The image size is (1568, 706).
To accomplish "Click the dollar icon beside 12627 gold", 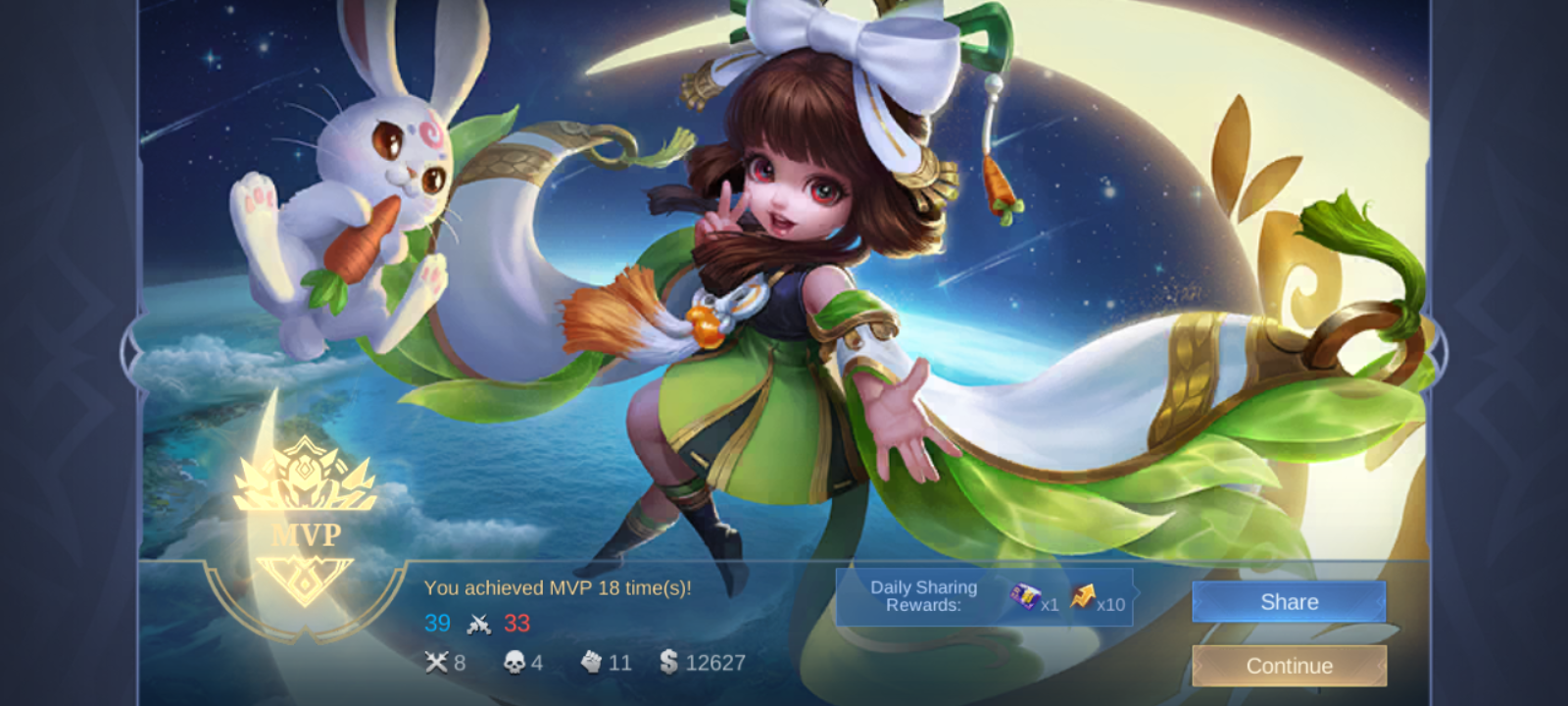I will tap(671, 663).
